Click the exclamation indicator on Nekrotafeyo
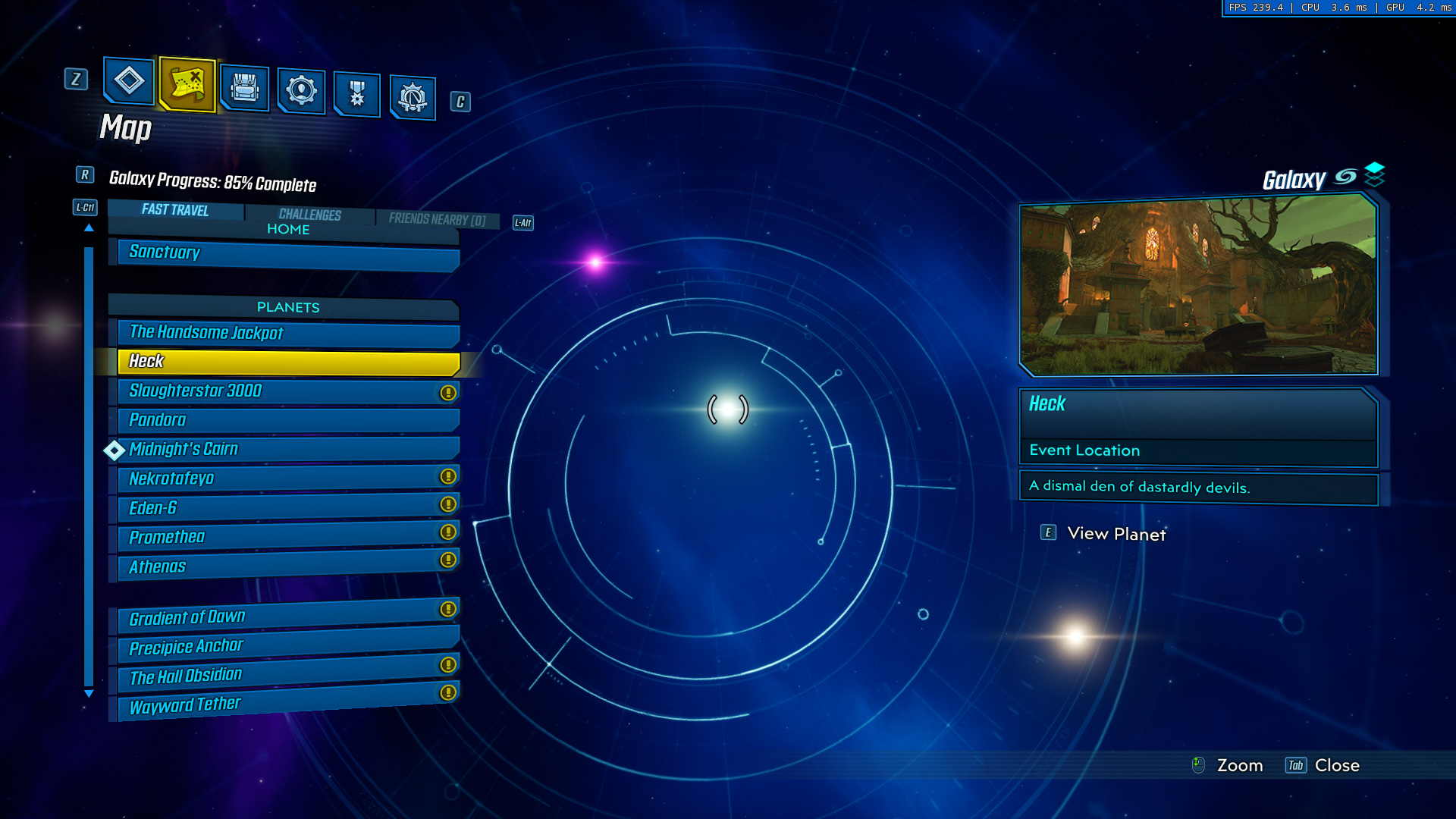This screenshot has height=819, width=1456. (x=447, y=475)
